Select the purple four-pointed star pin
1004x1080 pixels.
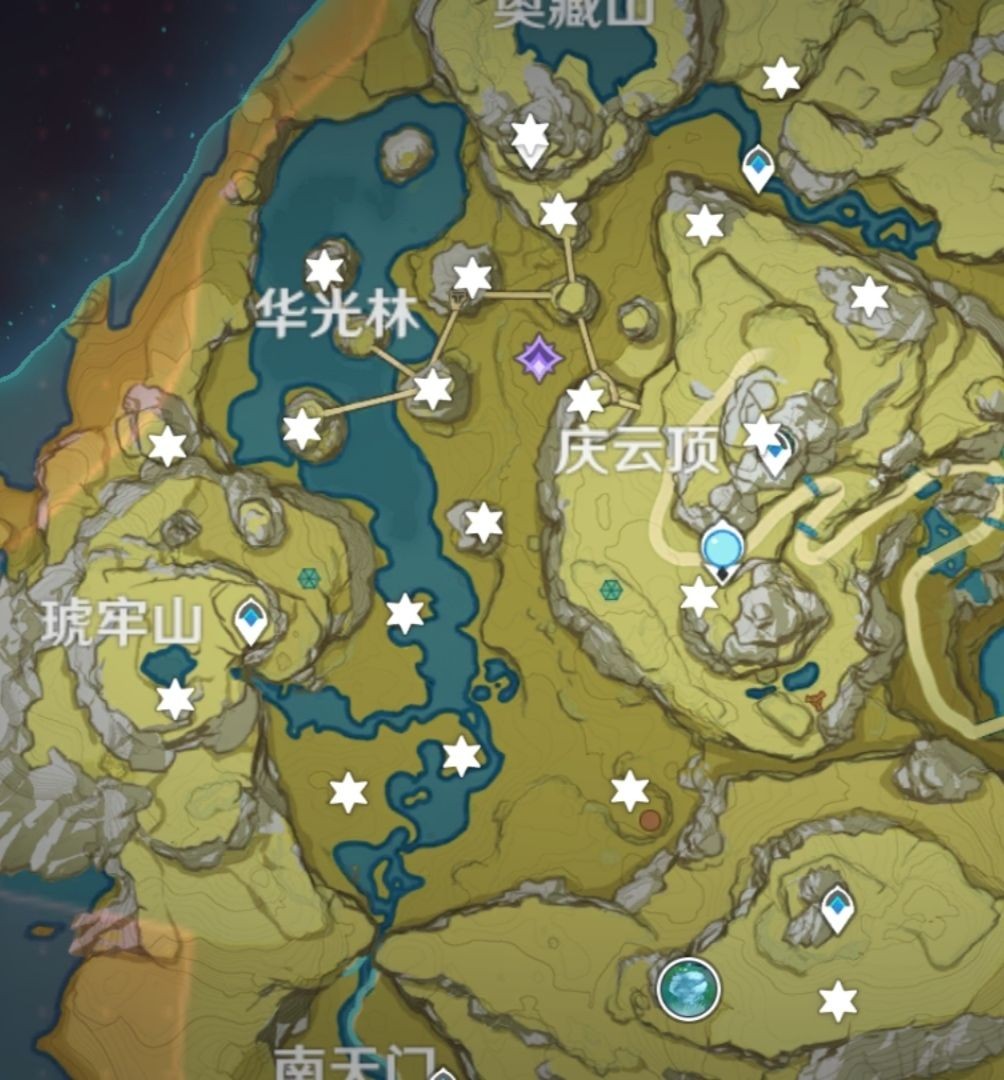(539, 358)
